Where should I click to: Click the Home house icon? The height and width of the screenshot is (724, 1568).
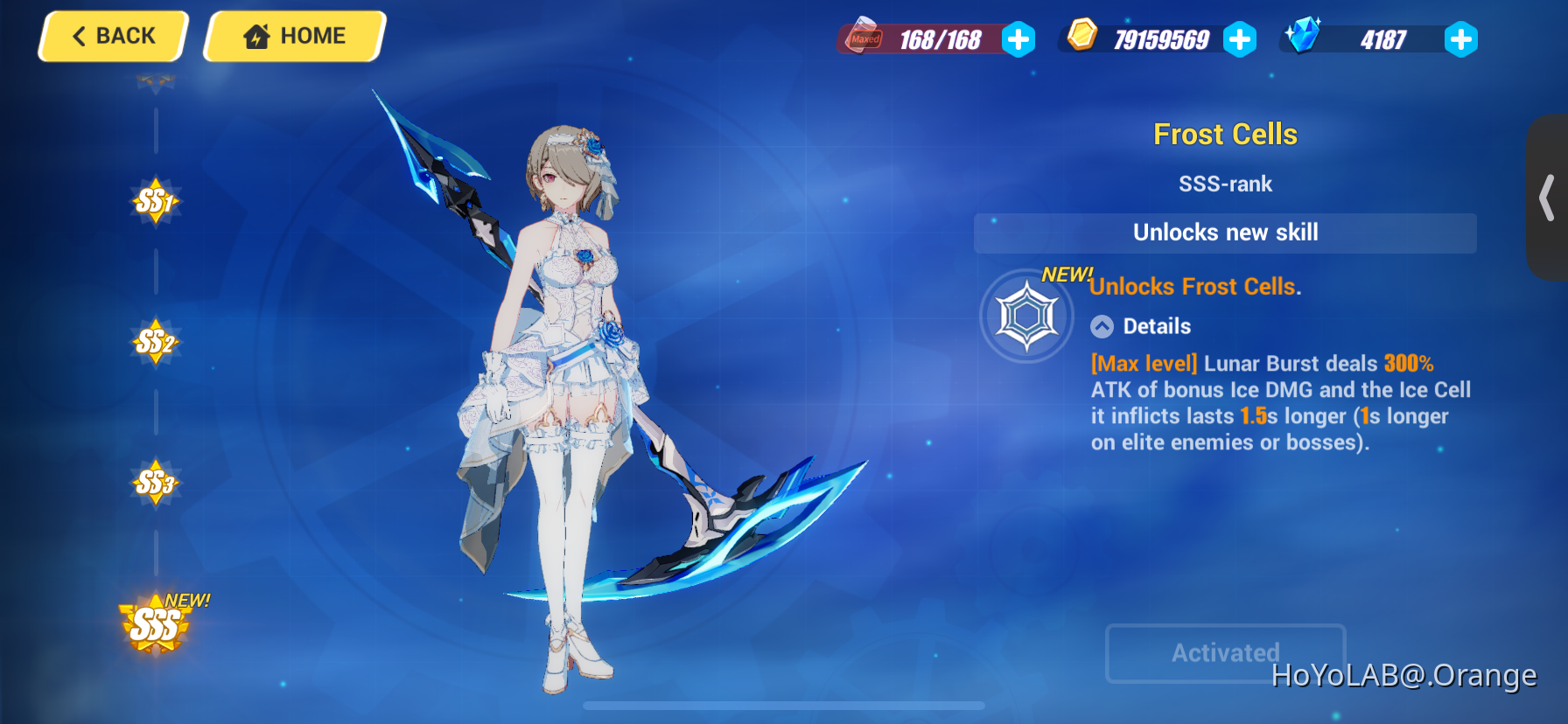pos(255,35)
